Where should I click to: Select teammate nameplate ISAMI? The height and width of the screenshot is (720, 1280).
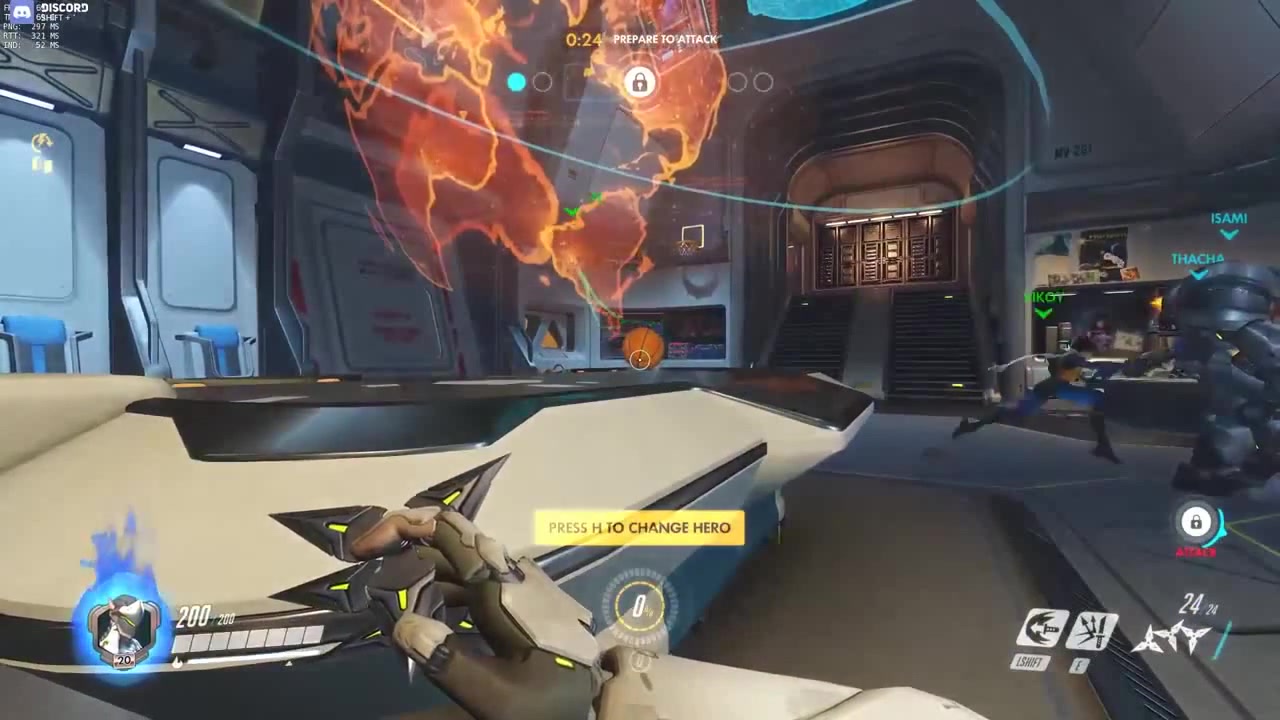pos(1229,218)
